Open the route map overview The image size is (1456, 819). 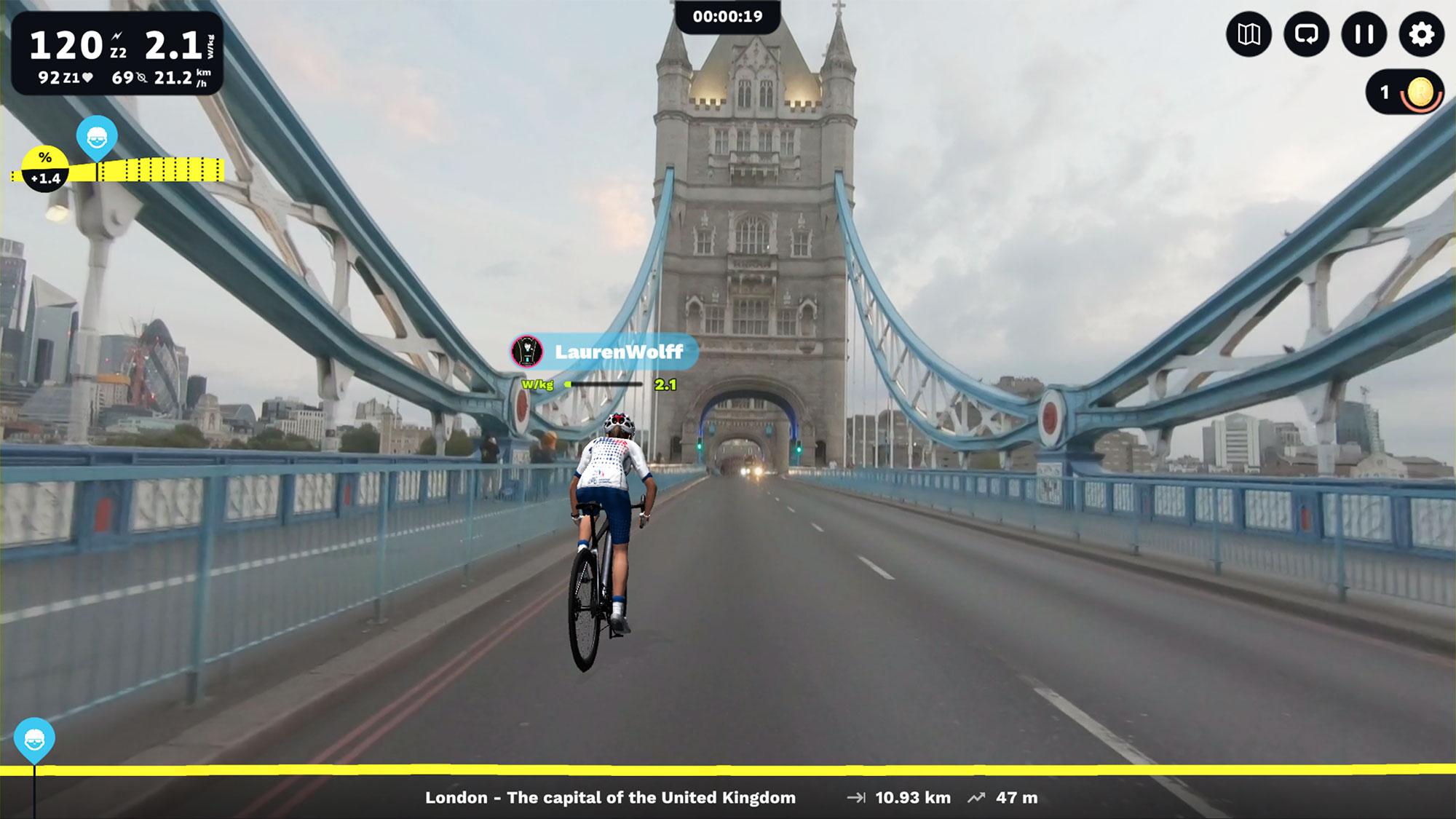pos(1249,33)
